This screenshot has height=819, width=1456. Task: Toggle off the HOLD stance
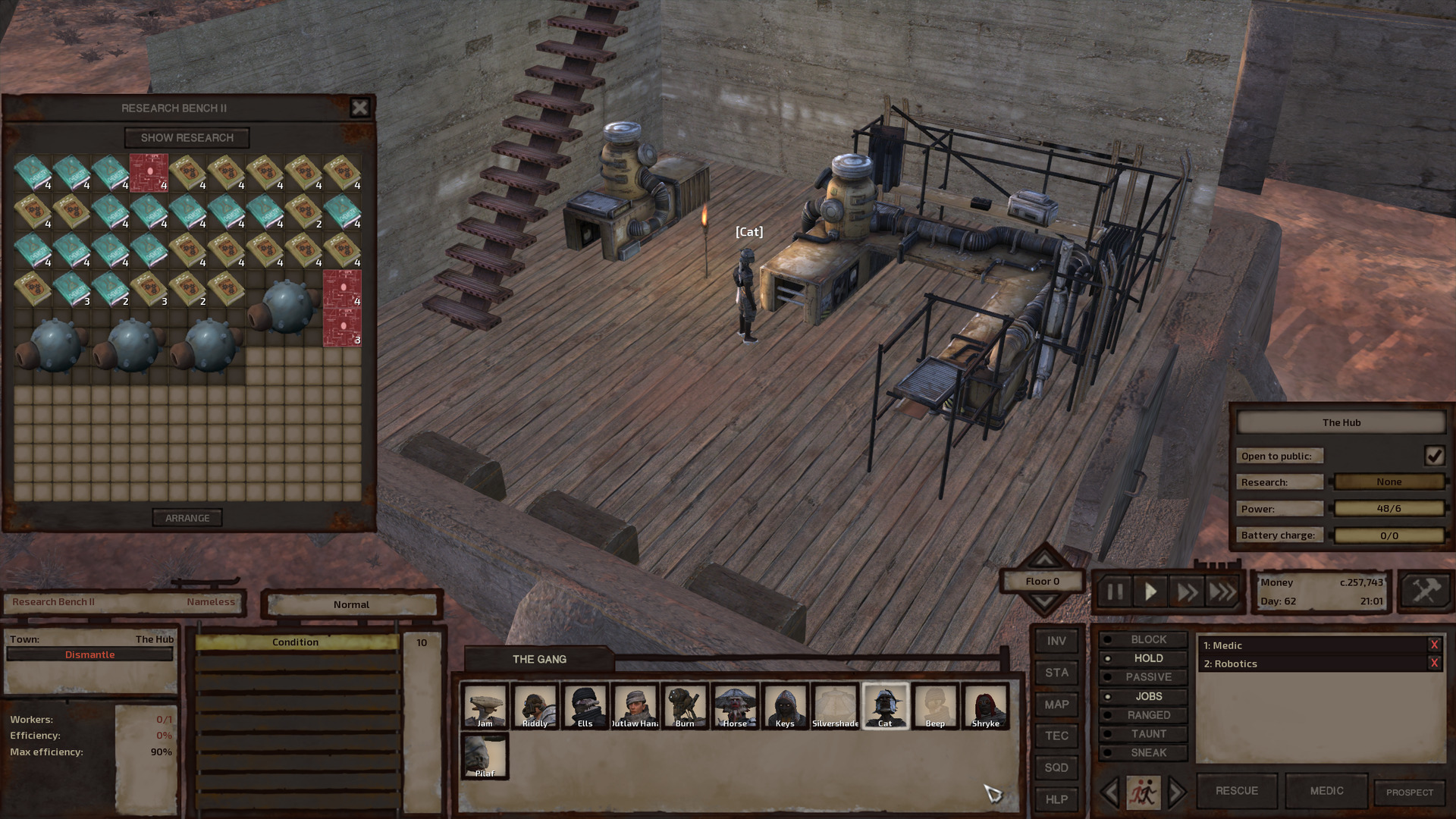coord(1144,658)
